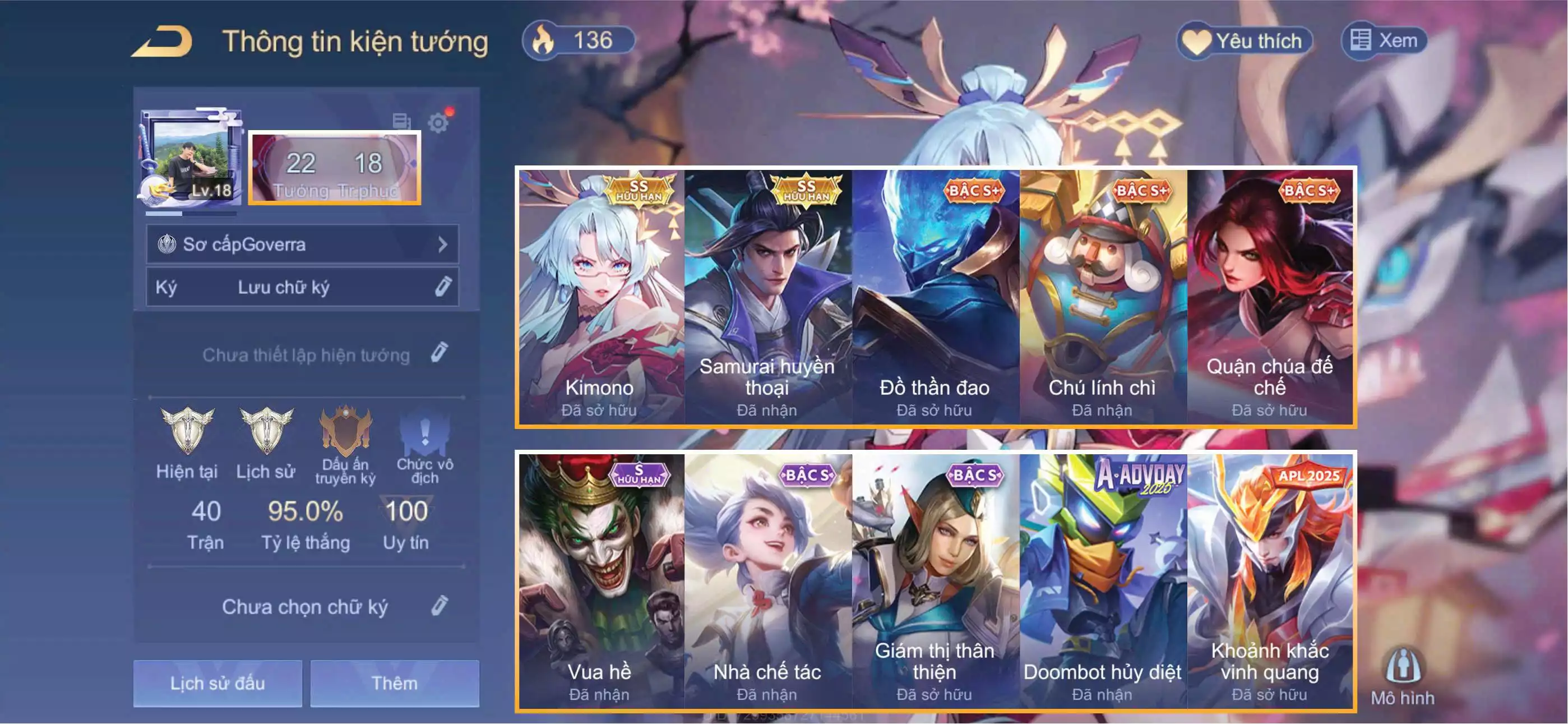Open the gear settings icon
The height and width of the screenshot is (724, 1568).
[x=438, y=123]
